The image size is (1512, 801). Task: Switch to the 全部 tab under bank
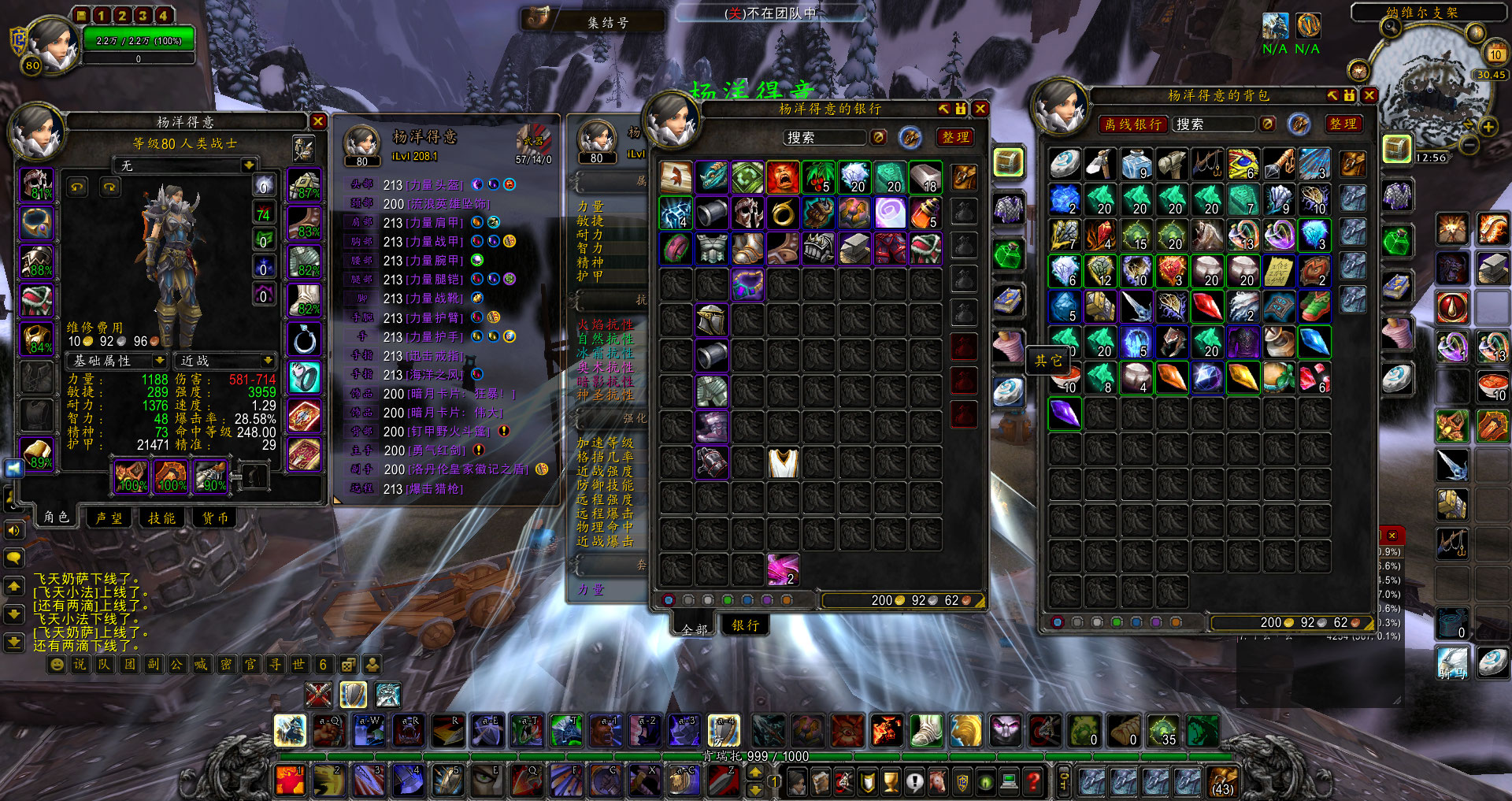[x=695, y=629]
